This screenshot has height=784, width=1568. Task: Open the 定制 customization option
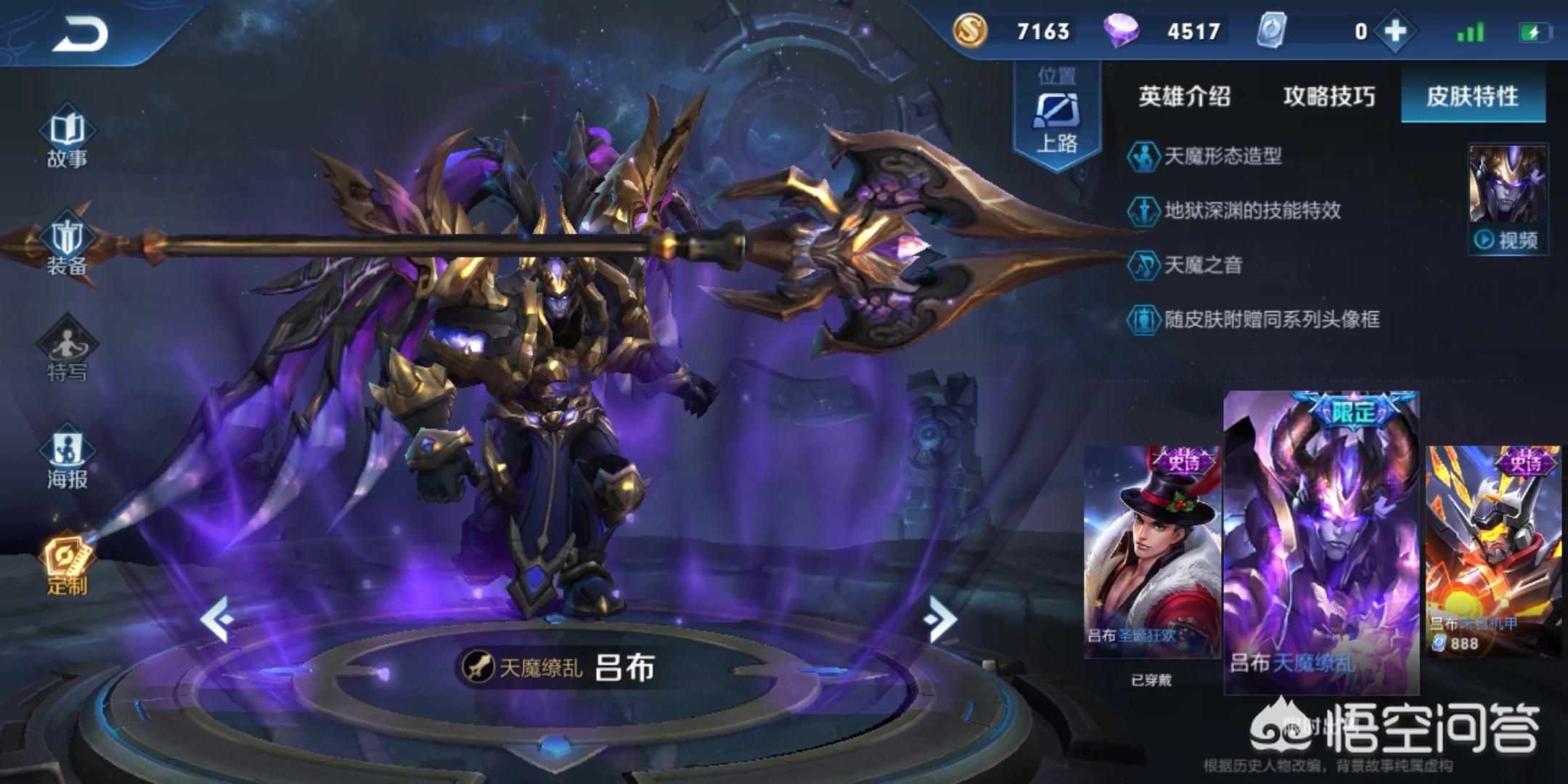pos(67,566)
